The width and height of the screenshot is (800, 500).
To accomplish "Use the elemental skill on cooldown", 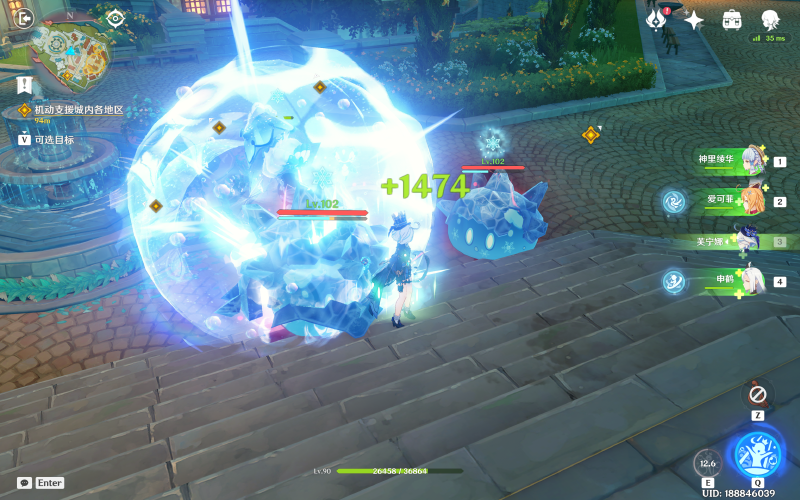I will click(x=707, y=464).
